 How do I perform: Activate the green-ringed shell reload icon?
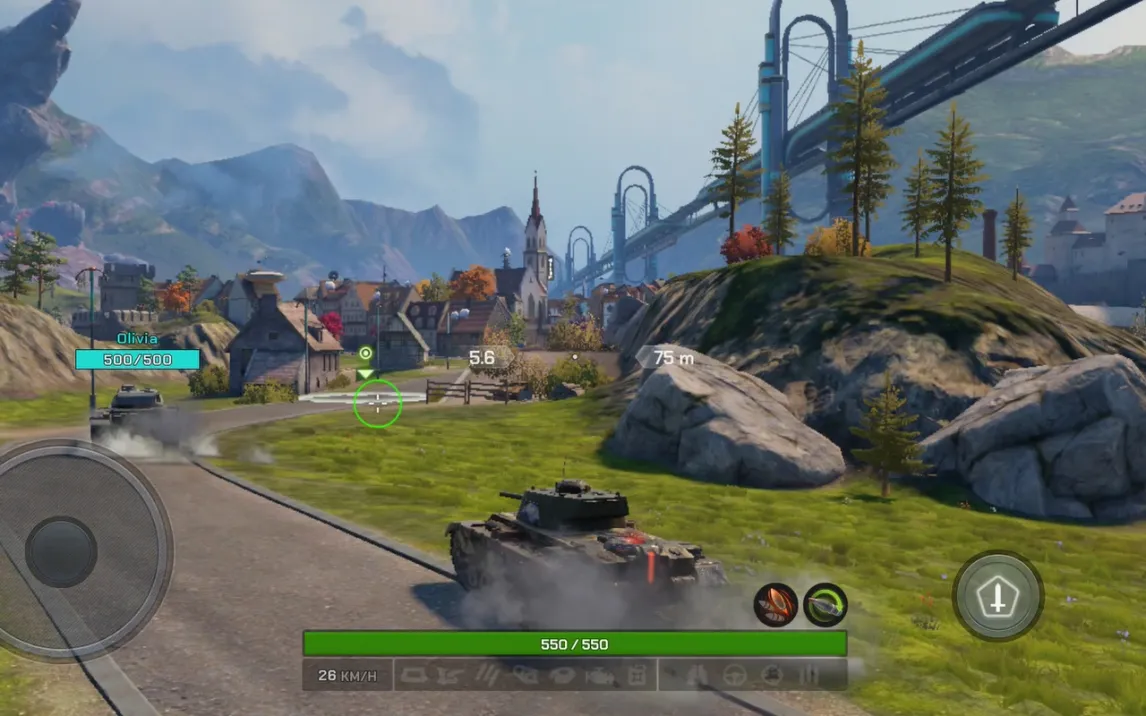[x=825, y=605]
